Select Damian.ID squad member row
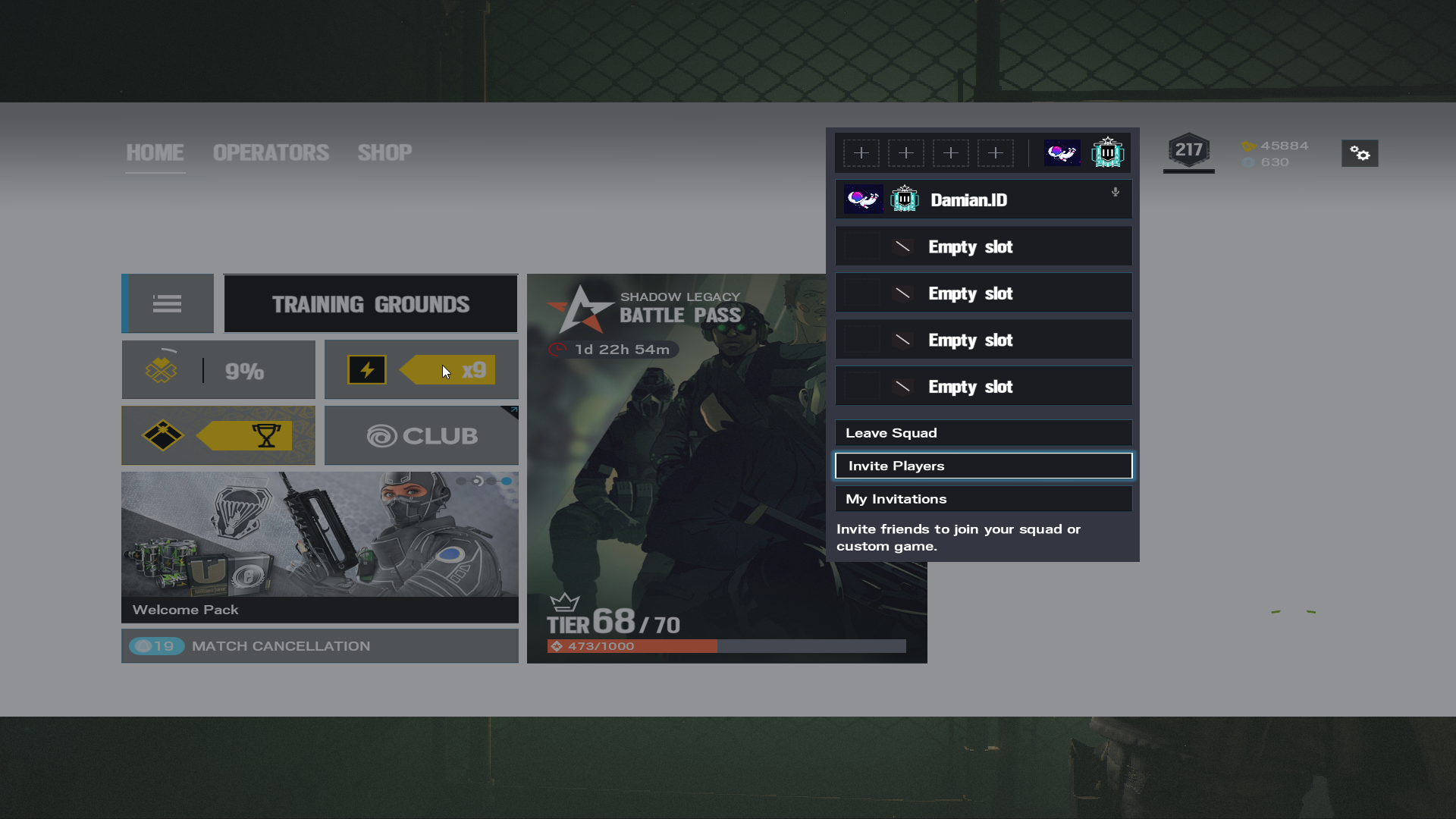The height and width of the screenshot is (819, 1456). [x=983, y=200]
